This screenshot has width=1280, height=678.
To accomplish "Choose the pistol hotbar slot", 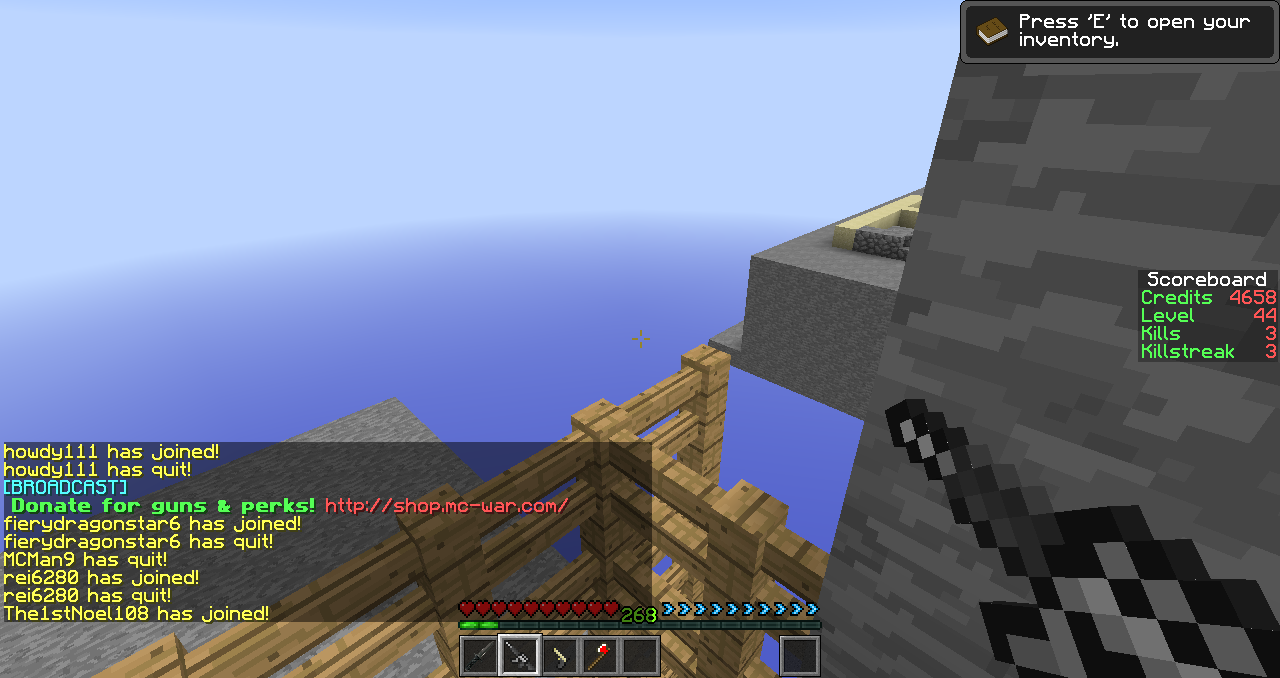I will tap(560, 656).
